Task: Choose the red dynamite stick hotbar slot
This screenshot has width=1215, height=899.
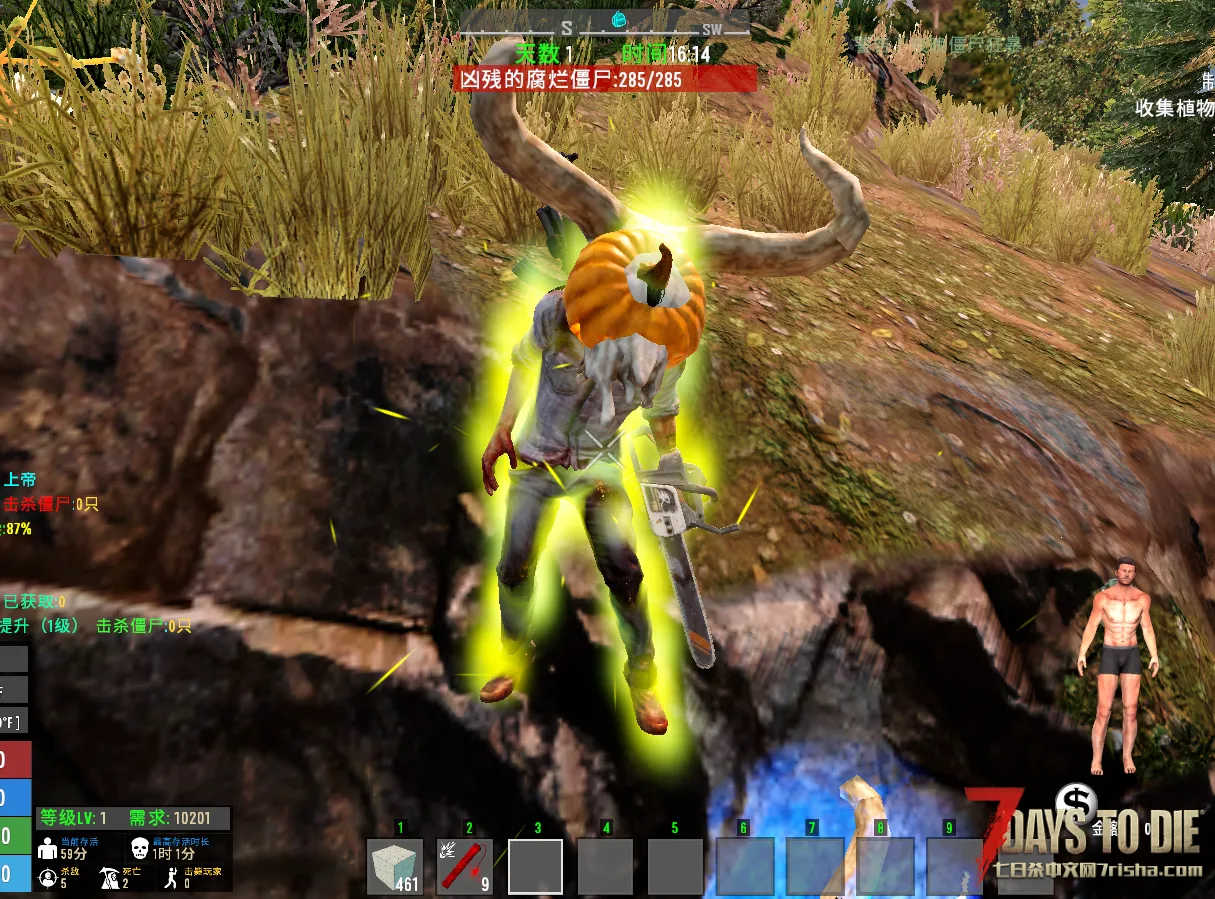Action: [x=465, y=865]
